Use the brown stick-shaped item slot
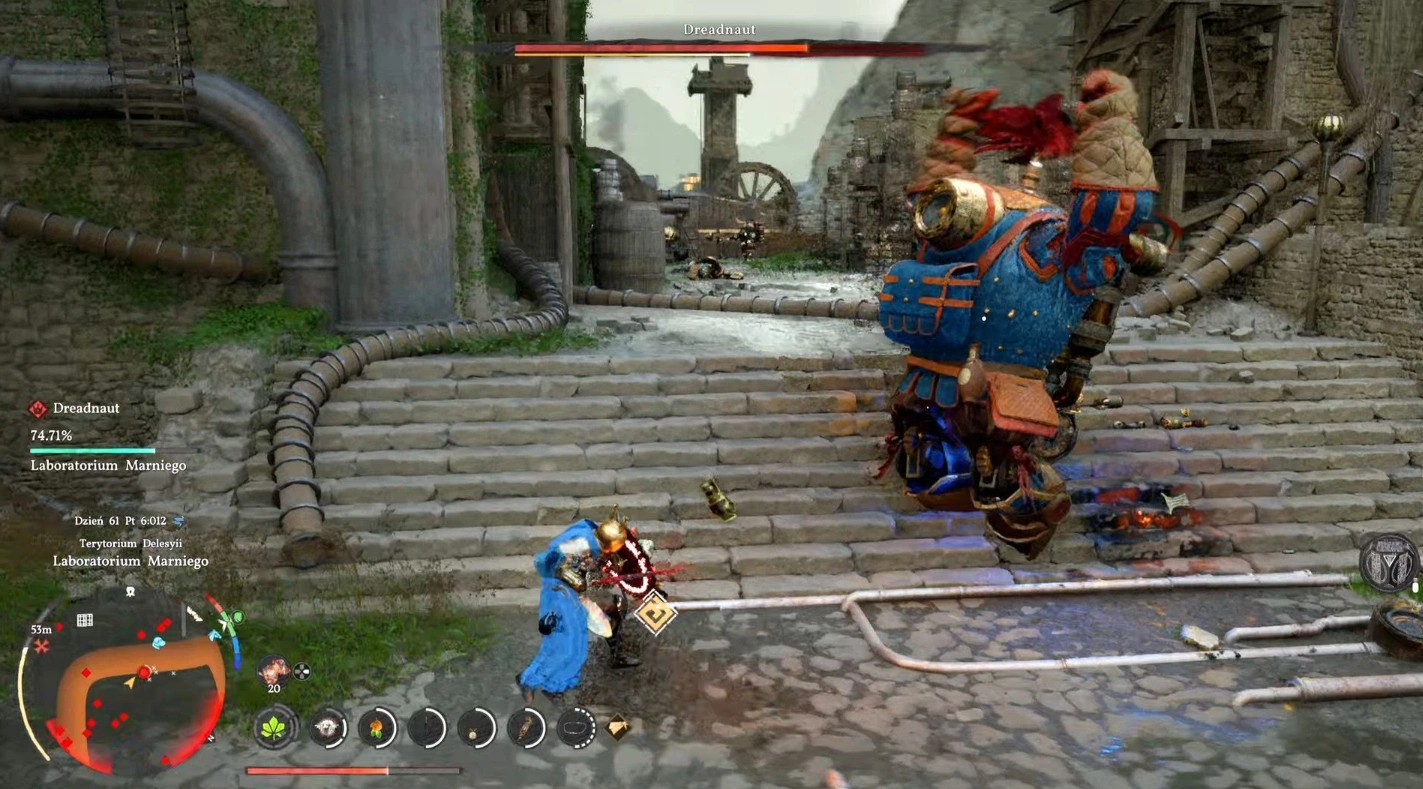 coord(526,727)
